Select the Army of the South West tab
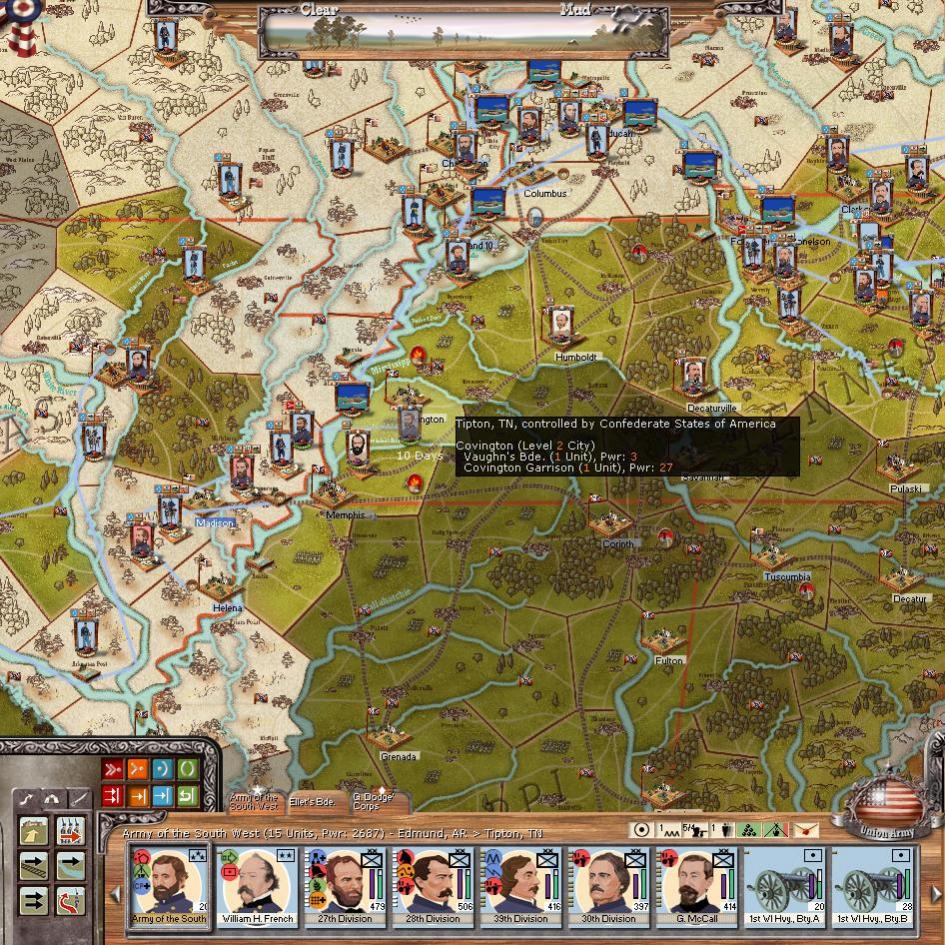Screen dimensions: 945x945 pyautogui.click(x=254, y=800)
